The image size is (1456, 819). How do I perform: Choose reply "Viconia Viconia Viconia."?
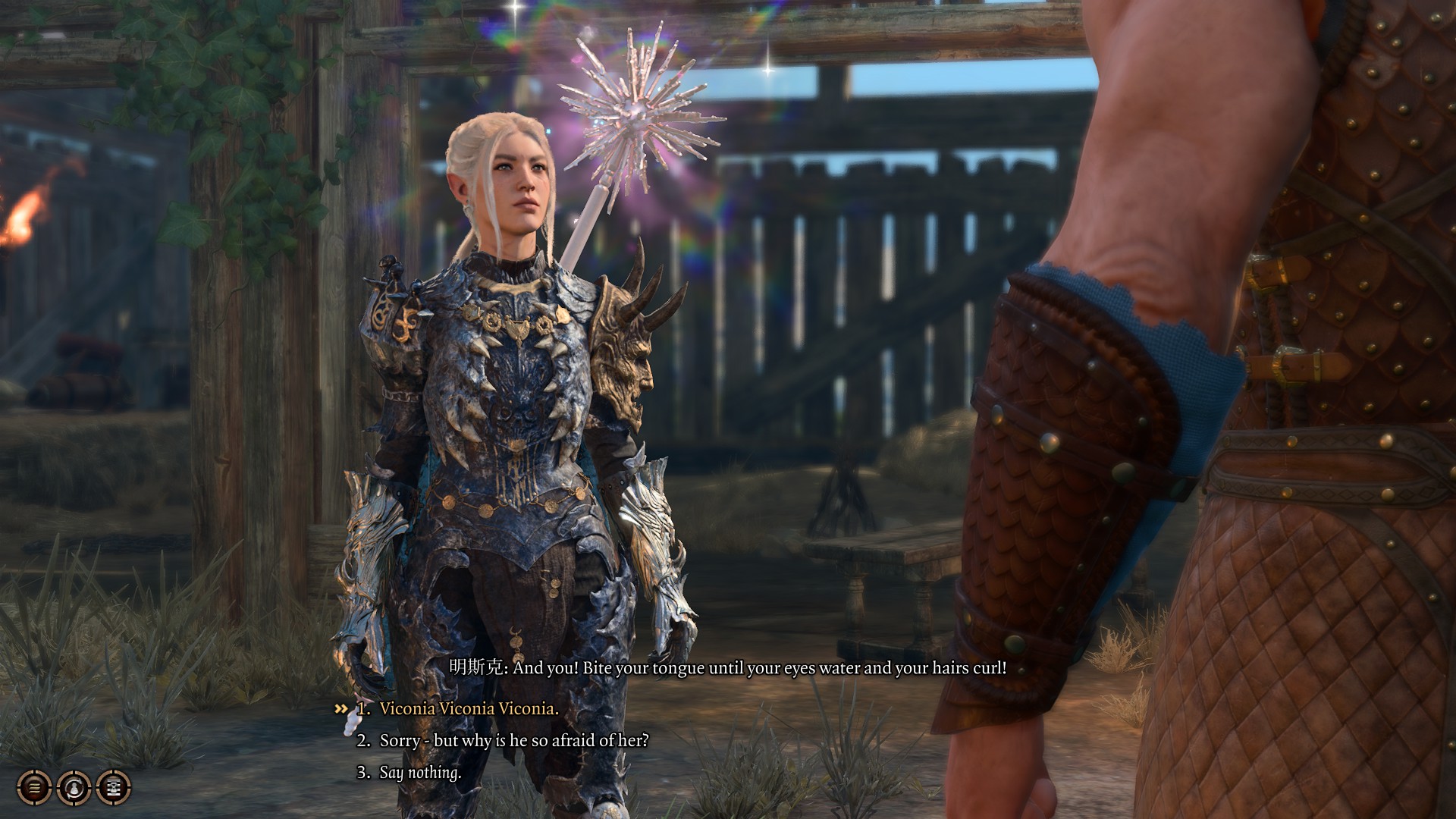click(x=469, y=708)
